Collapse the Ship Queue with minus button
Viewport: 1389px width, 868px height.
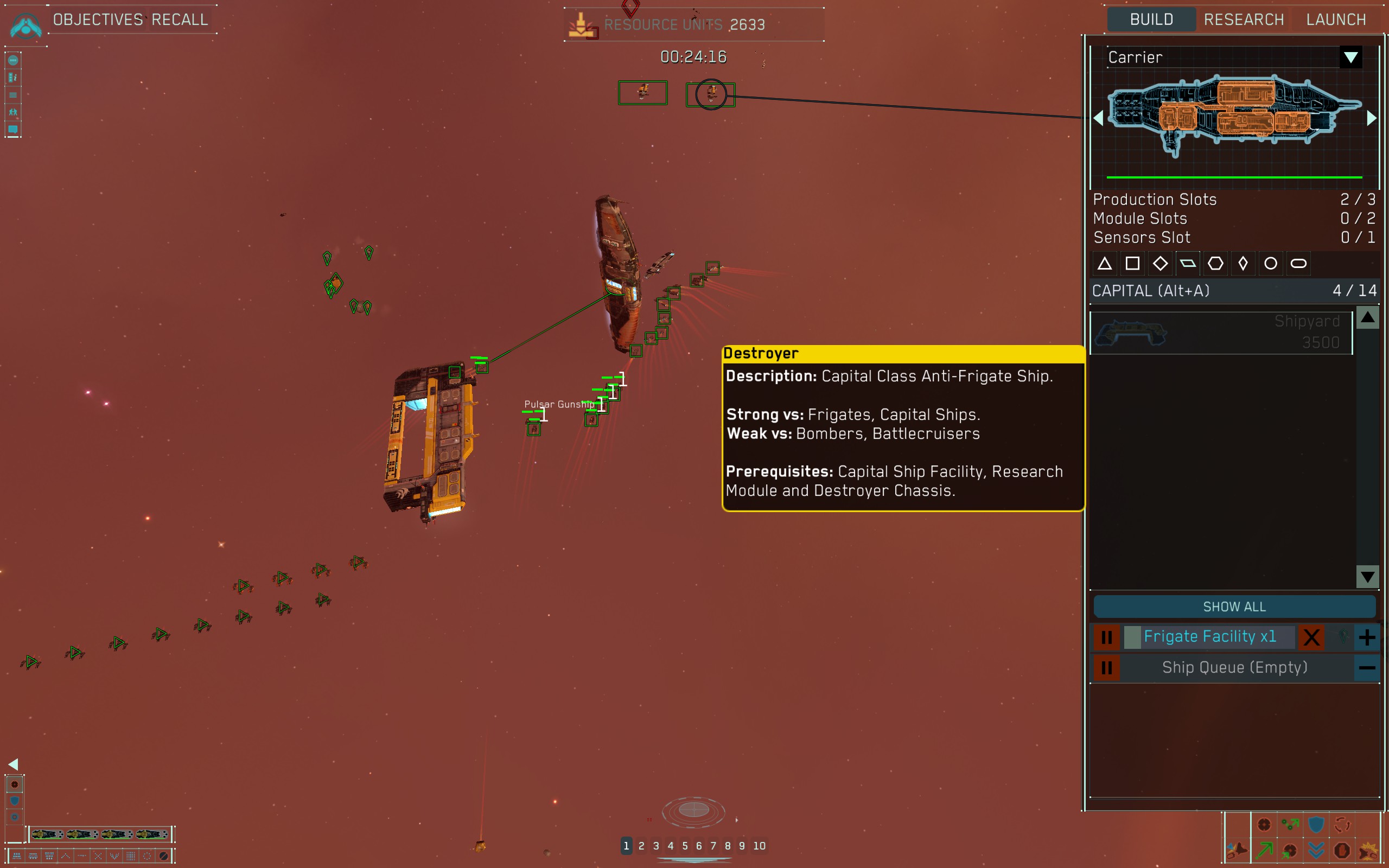pyautogui.click(x=1367, y=668)
